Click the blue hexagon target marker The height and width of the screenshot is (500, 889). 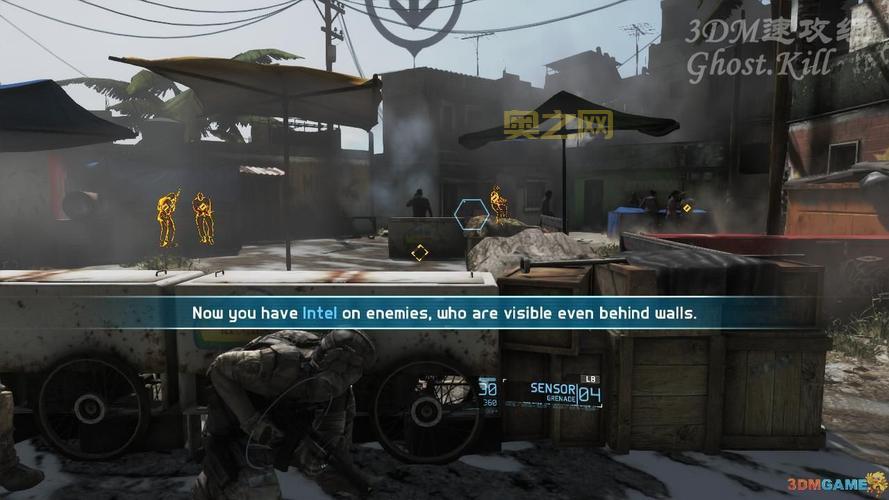[x=472, y=214]
